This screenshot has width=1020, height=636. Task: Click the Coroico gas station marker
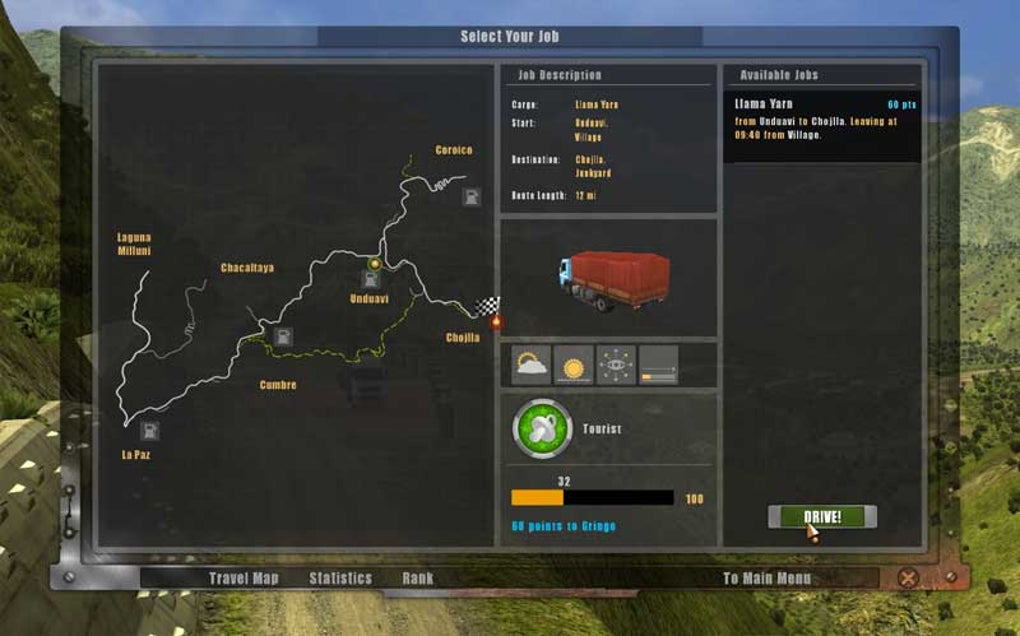click(x=471, y=197)
